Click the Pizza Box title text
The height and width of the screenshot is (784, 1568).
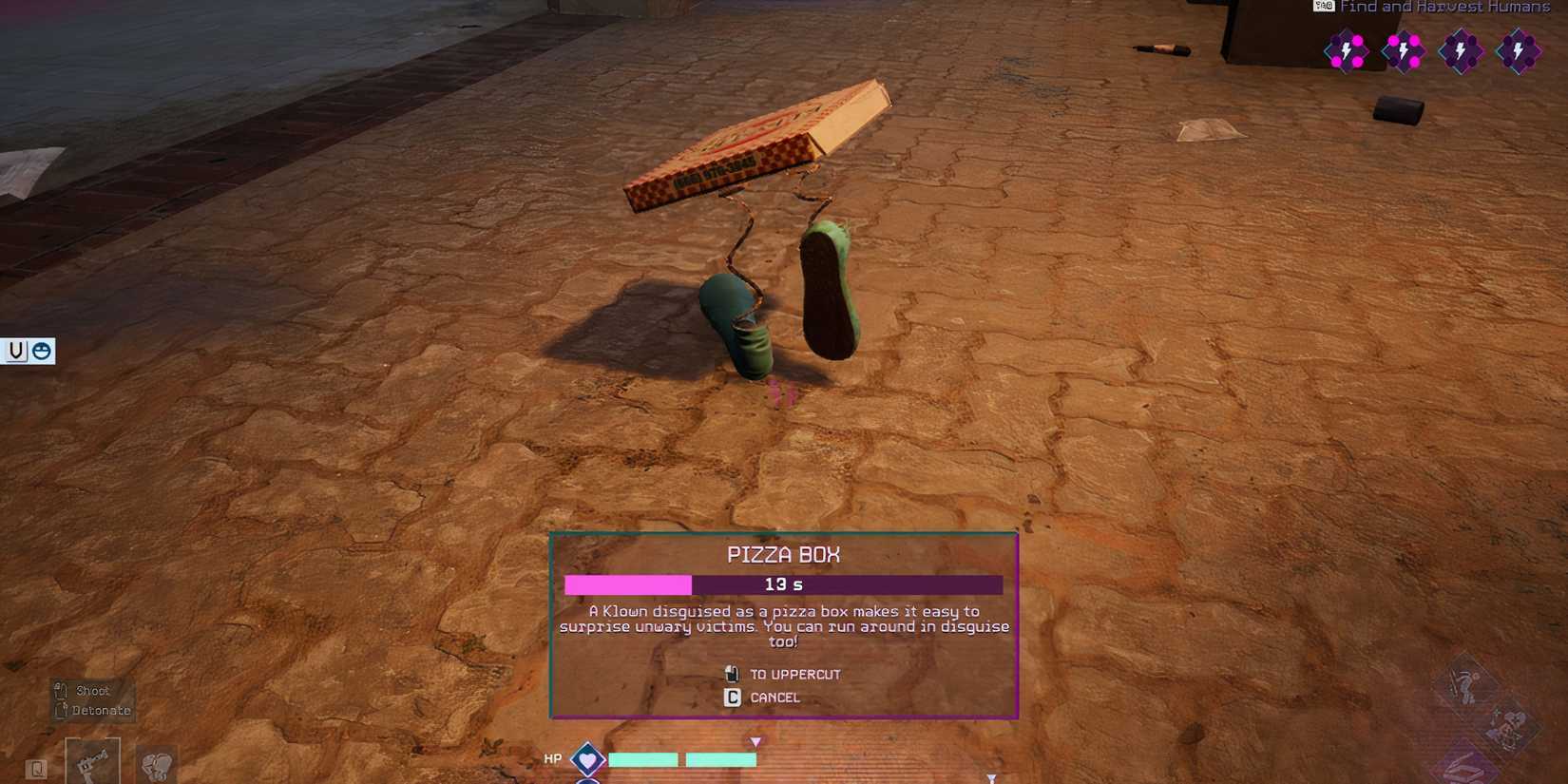(783, 554)
